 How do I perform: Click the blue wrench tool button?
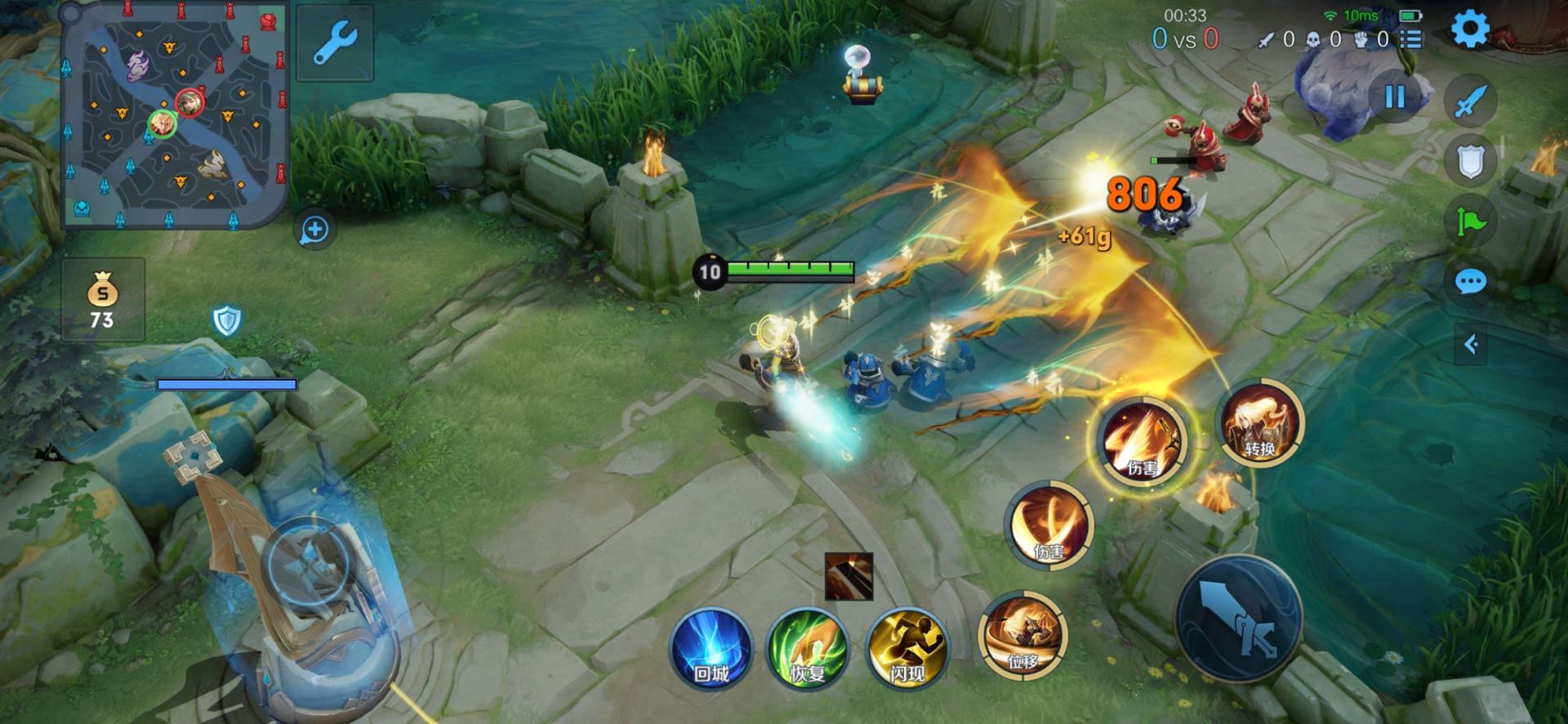point(335,42)
